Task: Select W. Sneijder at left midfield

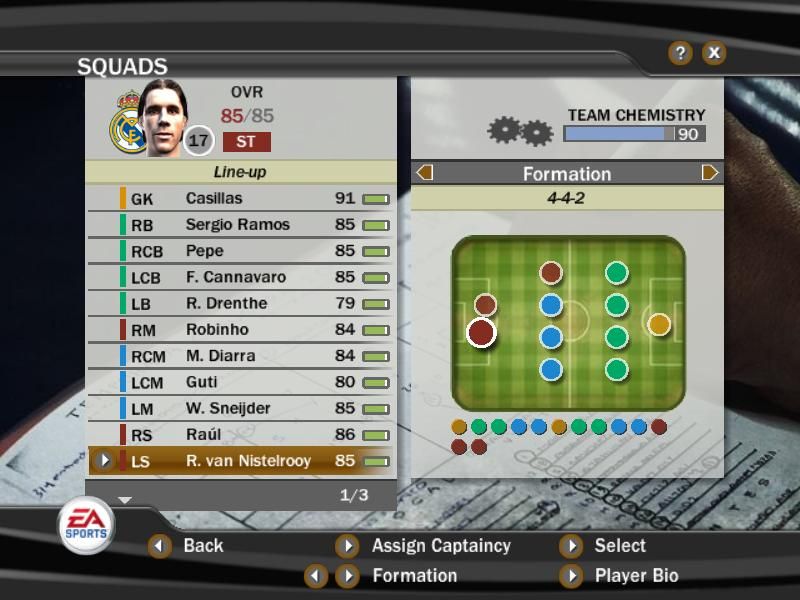Action: click(x=240, y=408)
